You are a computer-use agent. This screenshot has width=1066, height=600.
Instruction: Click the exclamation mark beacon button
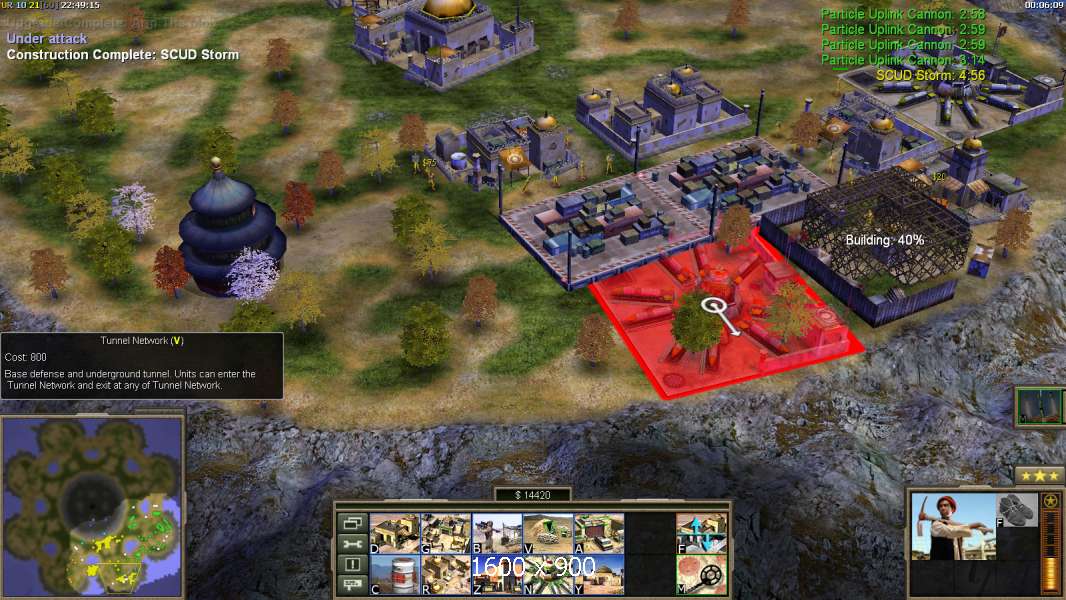(x=352, y=565)
